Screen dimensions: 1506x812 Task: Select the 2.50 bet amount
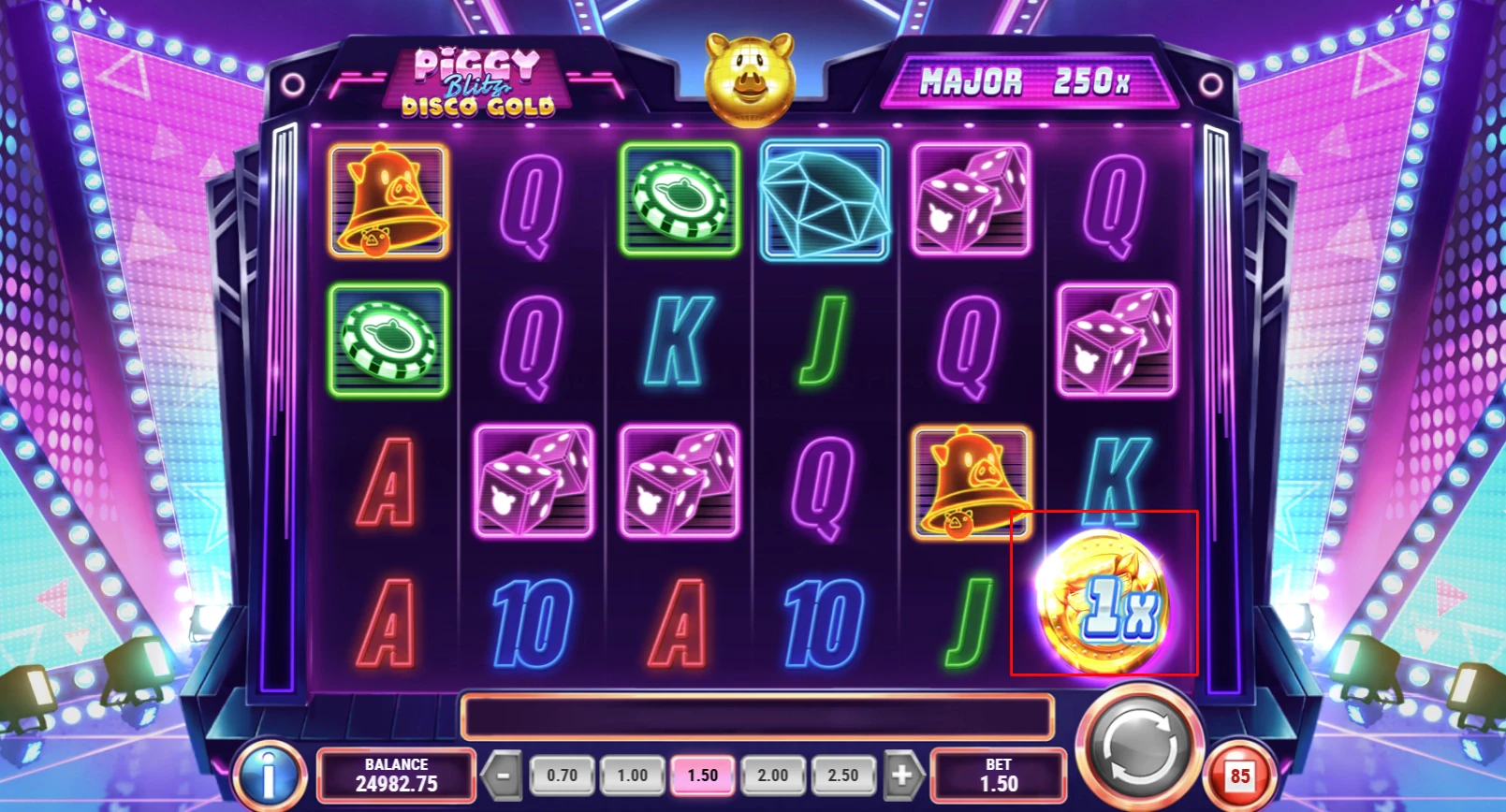843,775
